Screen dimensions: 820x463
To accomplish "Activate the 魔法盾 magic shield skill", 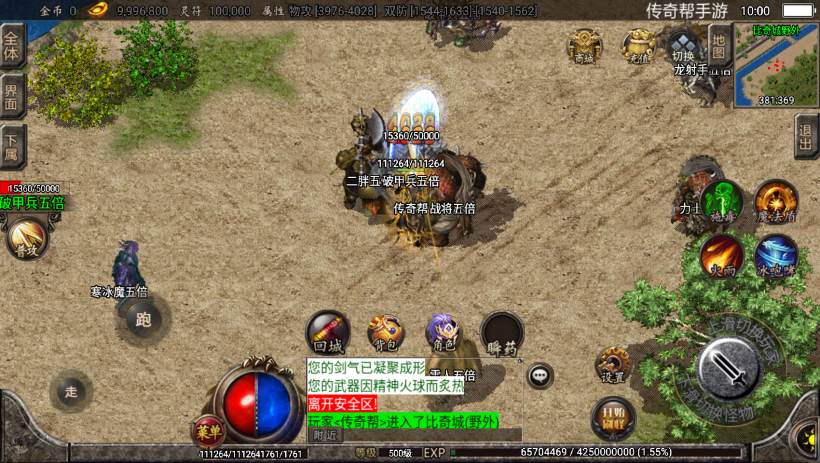I will [x=775, y=201].
